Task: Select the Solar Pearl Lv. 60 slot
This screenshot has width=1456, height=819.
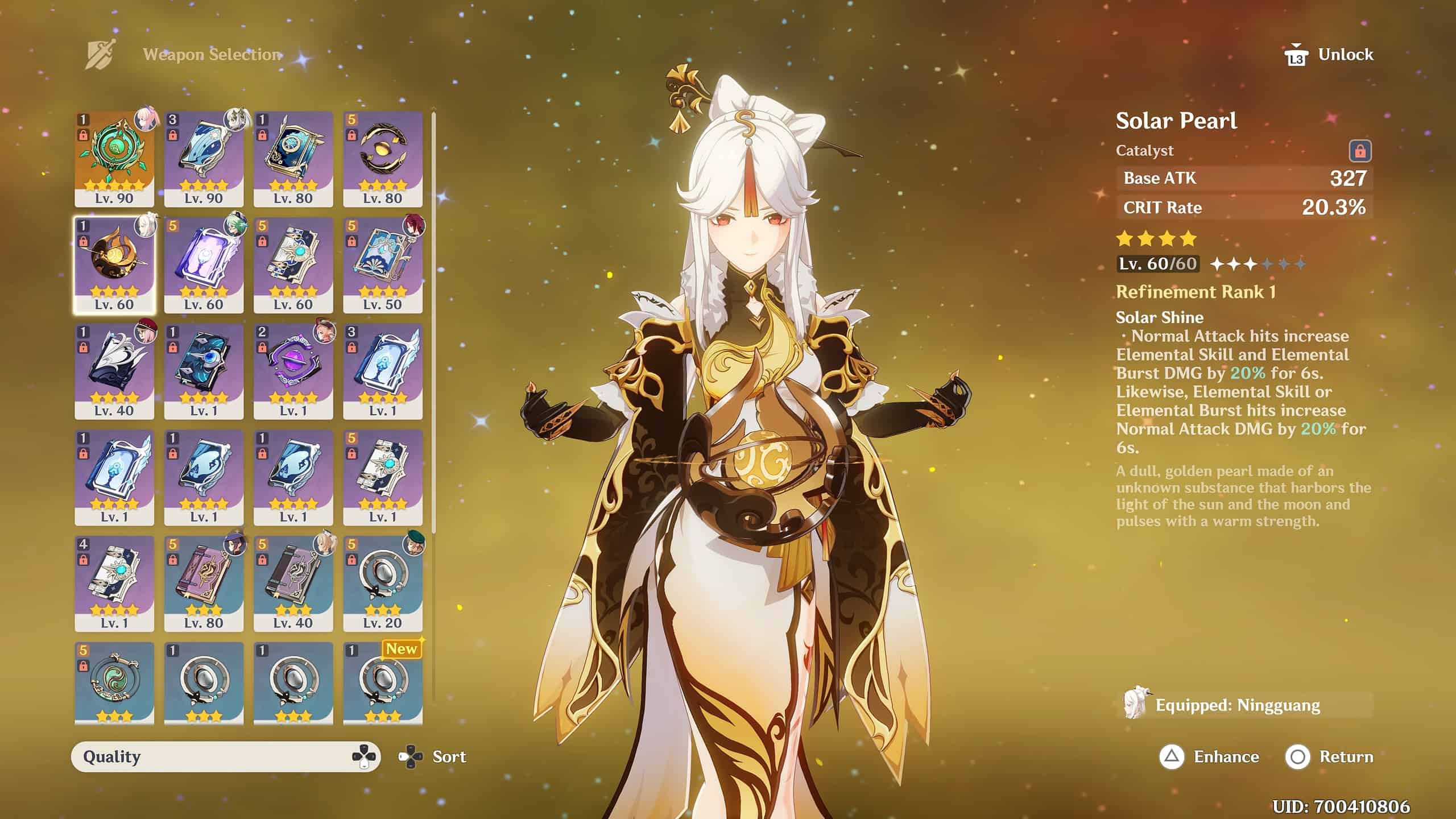Action: tap(114, 264)
